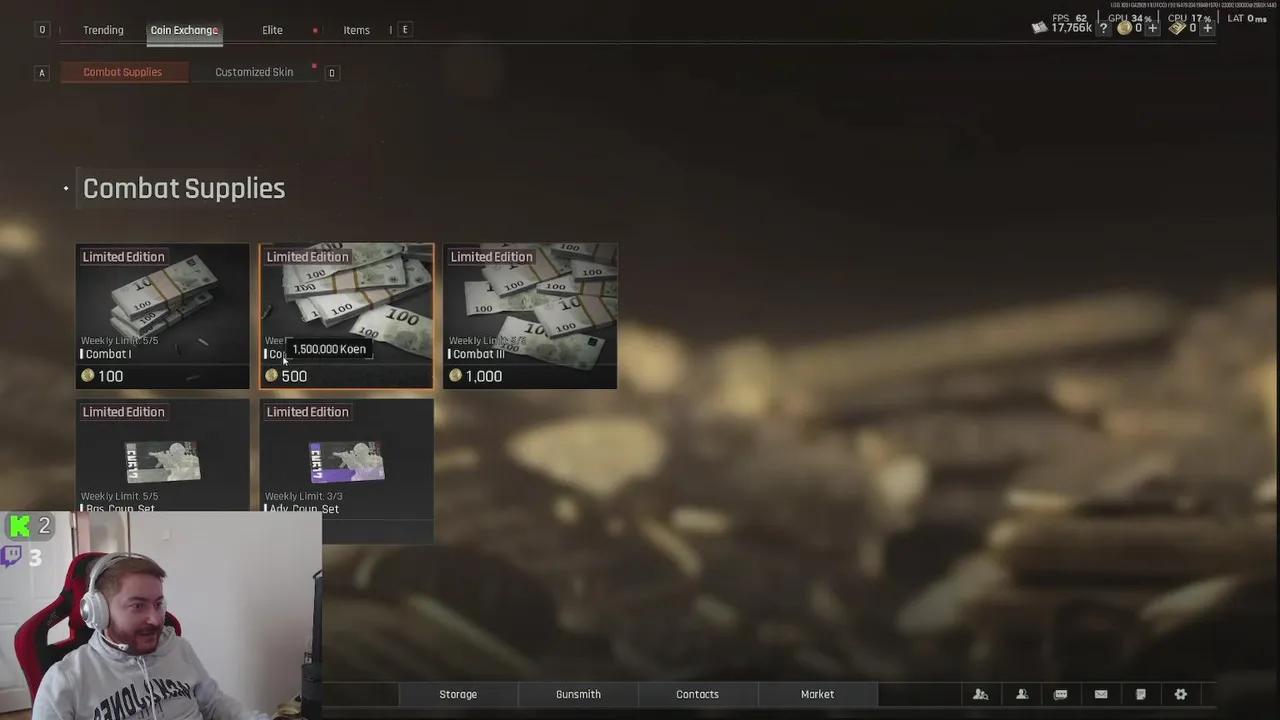1280x720 pixels.
Task: Select the Customized Skin tab
Action: pyautogui.click(x=254, y=72)
